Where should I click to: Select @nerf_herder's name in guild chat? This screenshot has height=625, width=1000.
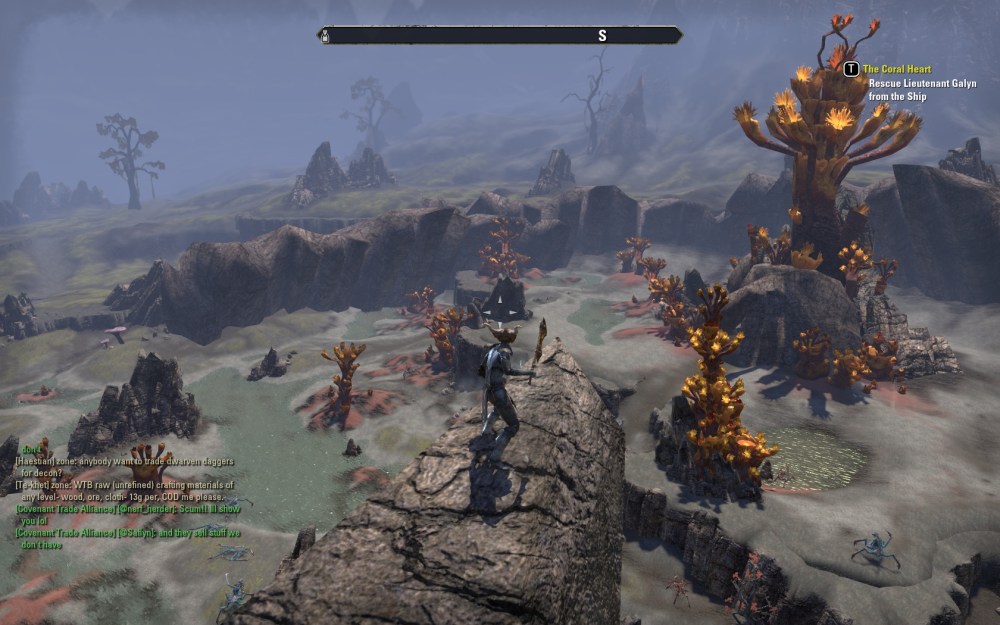pyautogui.click(x=147, y=509)
